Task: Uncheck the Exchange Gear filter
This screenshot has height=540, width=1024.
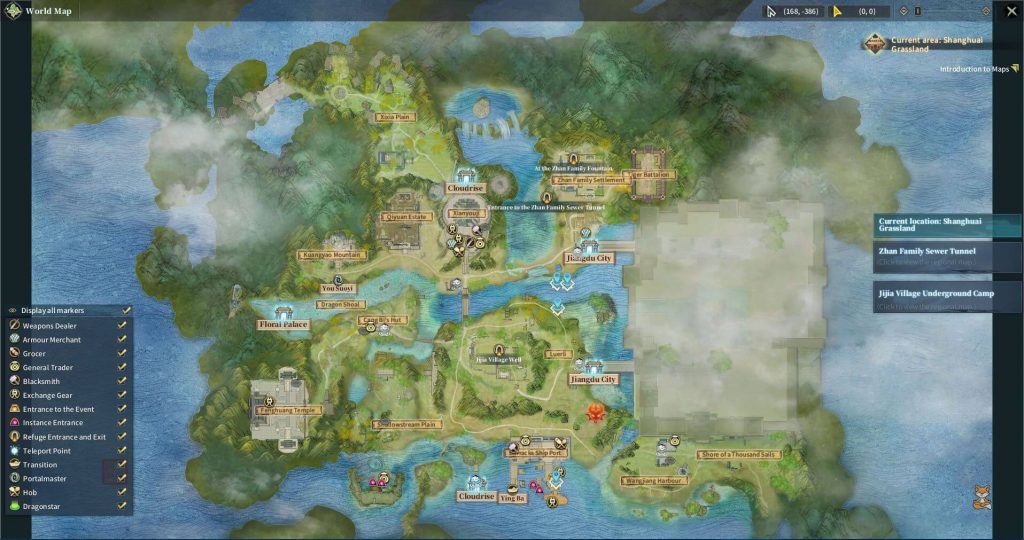Action: pos(121,395)
